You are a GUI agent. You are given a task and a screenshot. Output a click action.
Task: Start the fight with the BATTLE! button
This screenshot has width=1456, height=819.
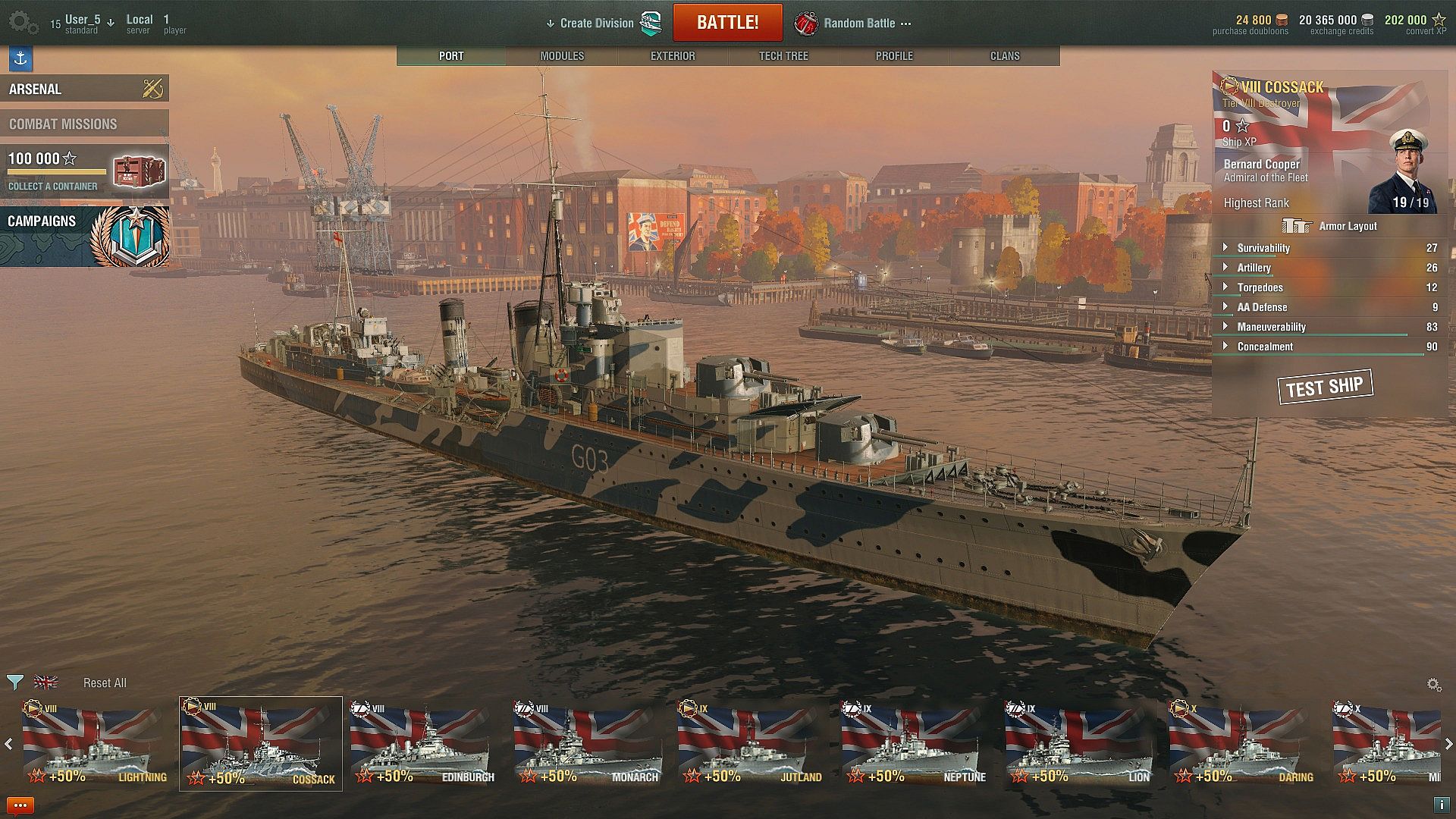(727, 23)
